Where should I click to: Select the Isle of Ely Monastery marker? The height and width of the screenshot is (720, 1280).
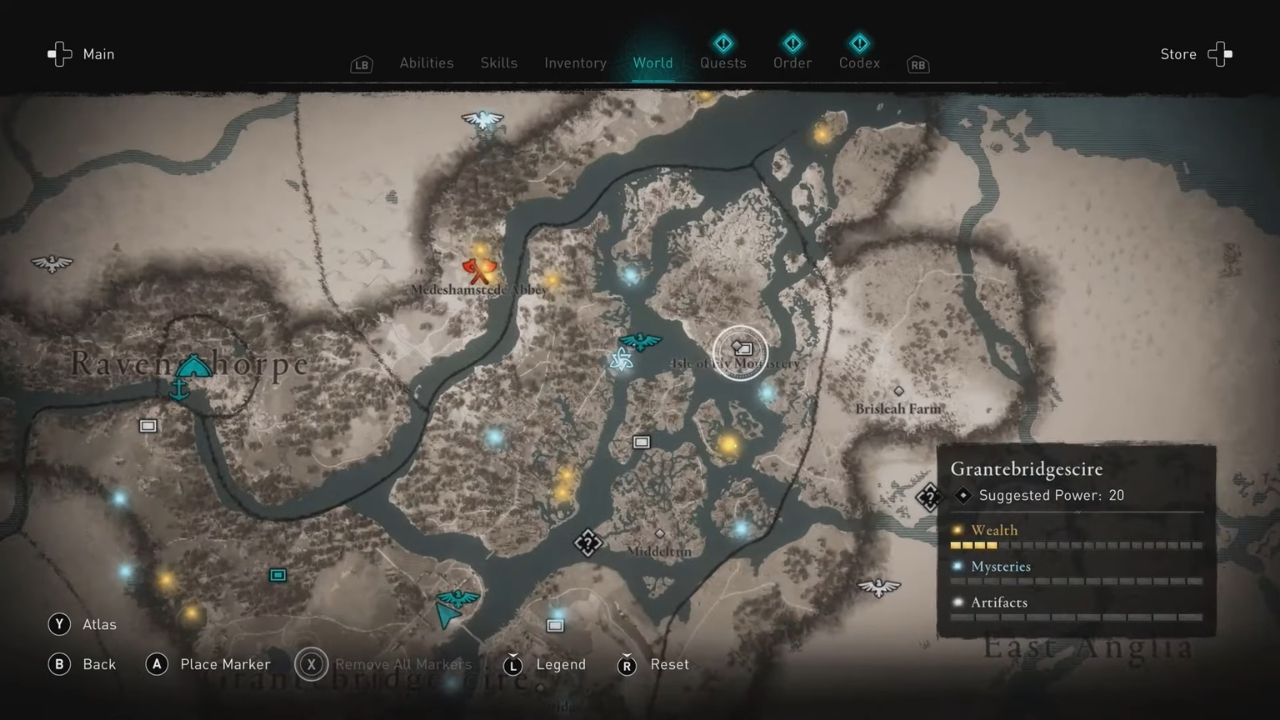tap(741, 349)
